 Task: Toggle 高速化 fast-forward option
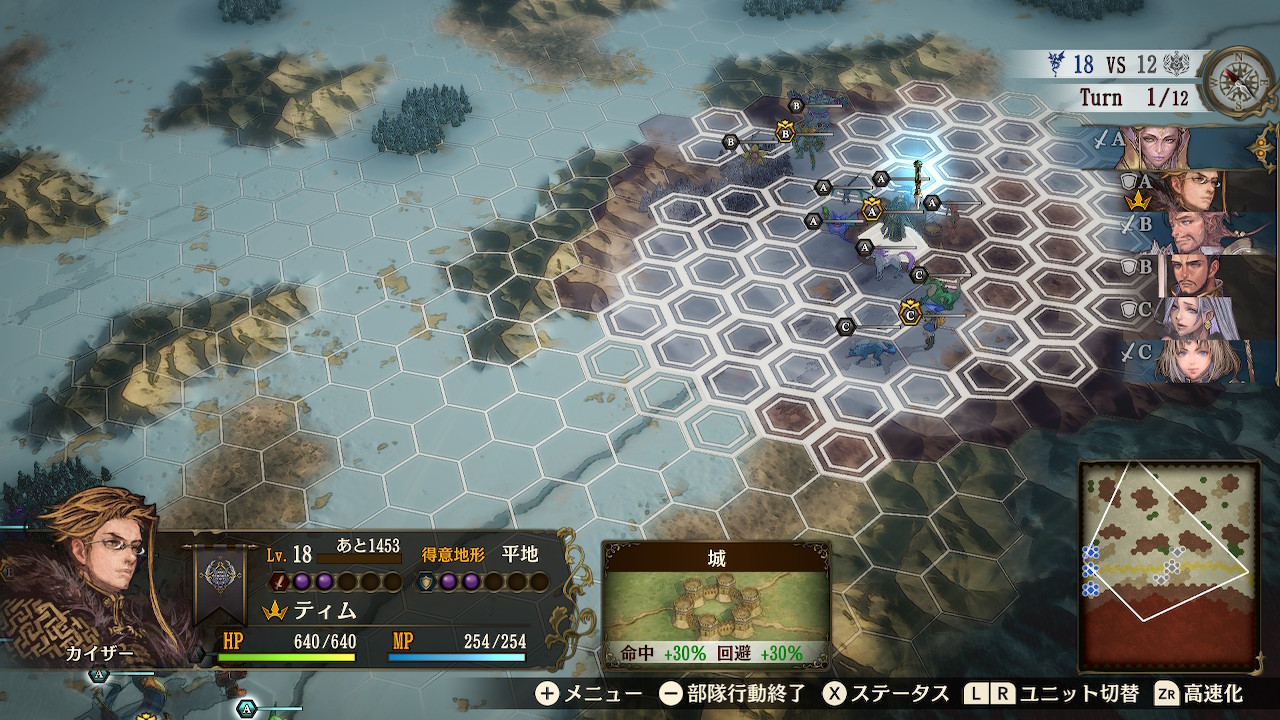coord(1198,693)
